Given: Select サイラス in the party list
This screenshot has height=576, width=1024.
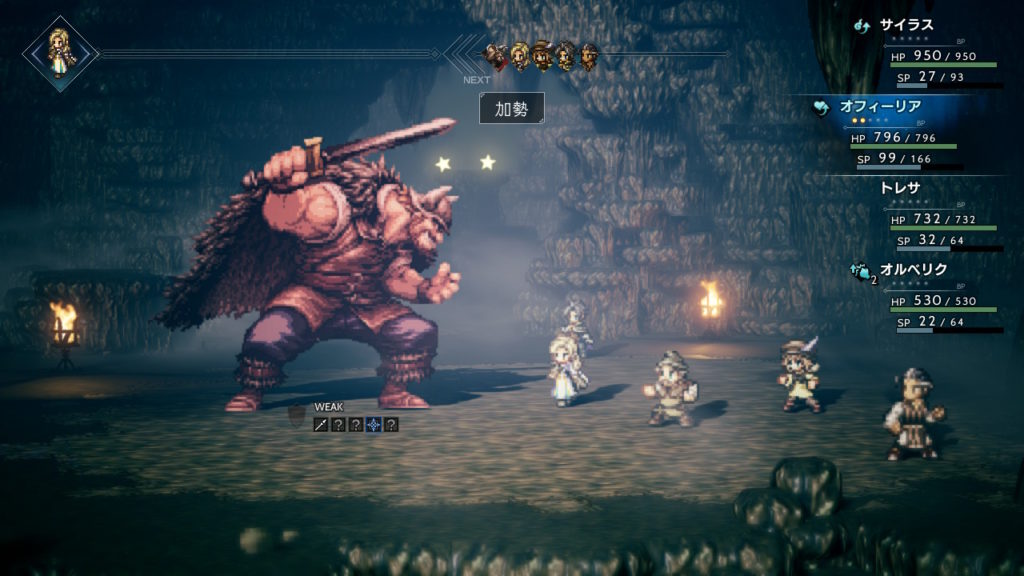Looking at the screenshot, I should tap(905, 26).
